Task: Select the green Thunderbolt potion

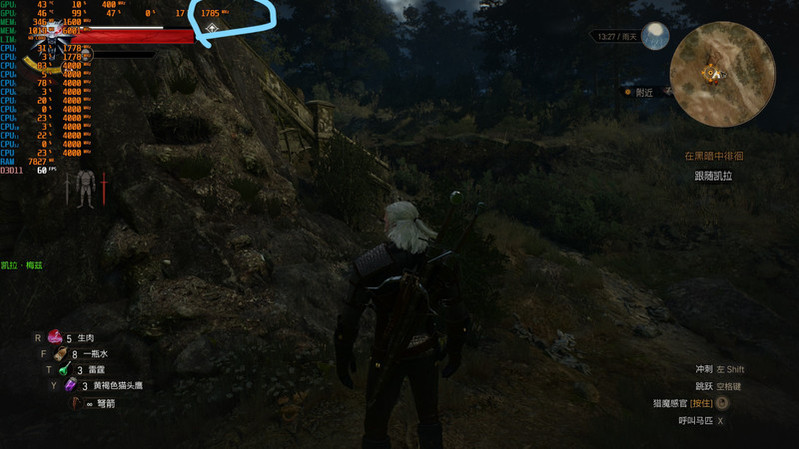Action: (62, 370)
